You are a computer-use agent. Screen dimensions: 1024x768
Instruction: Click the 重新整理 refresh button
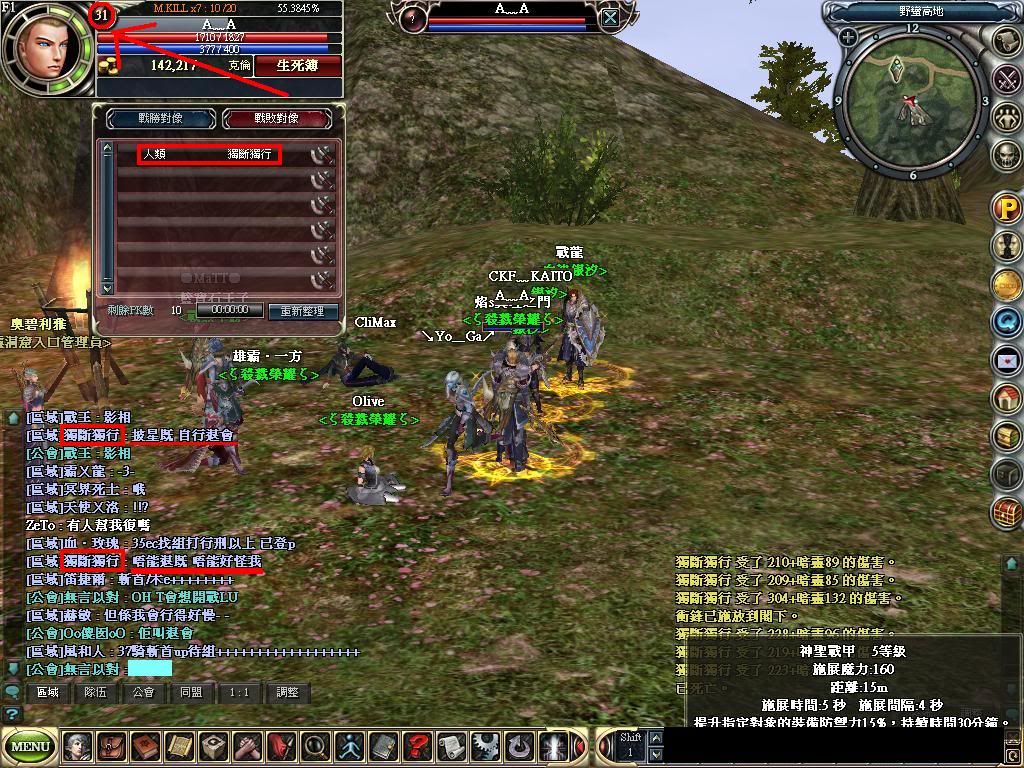pos(302,311)
